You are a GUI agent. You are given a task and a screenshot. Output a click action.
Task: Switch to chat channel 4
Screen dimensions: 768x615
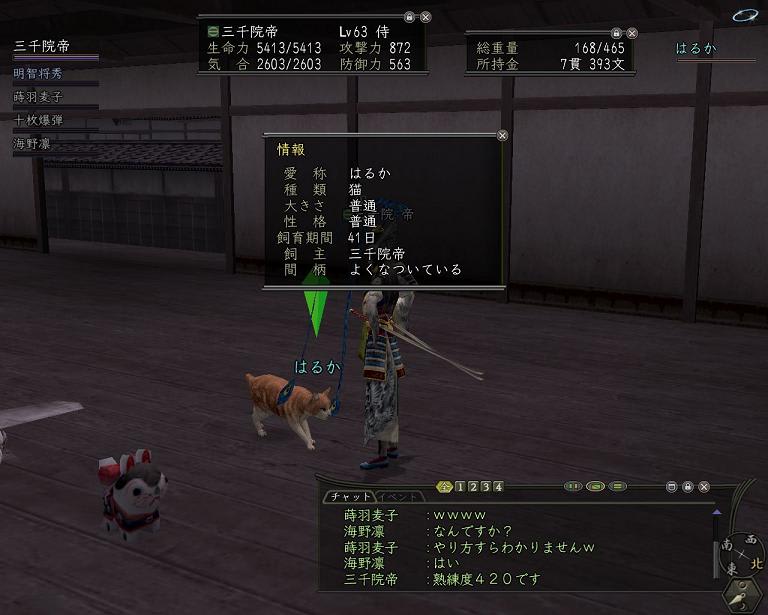coord(498,487)
